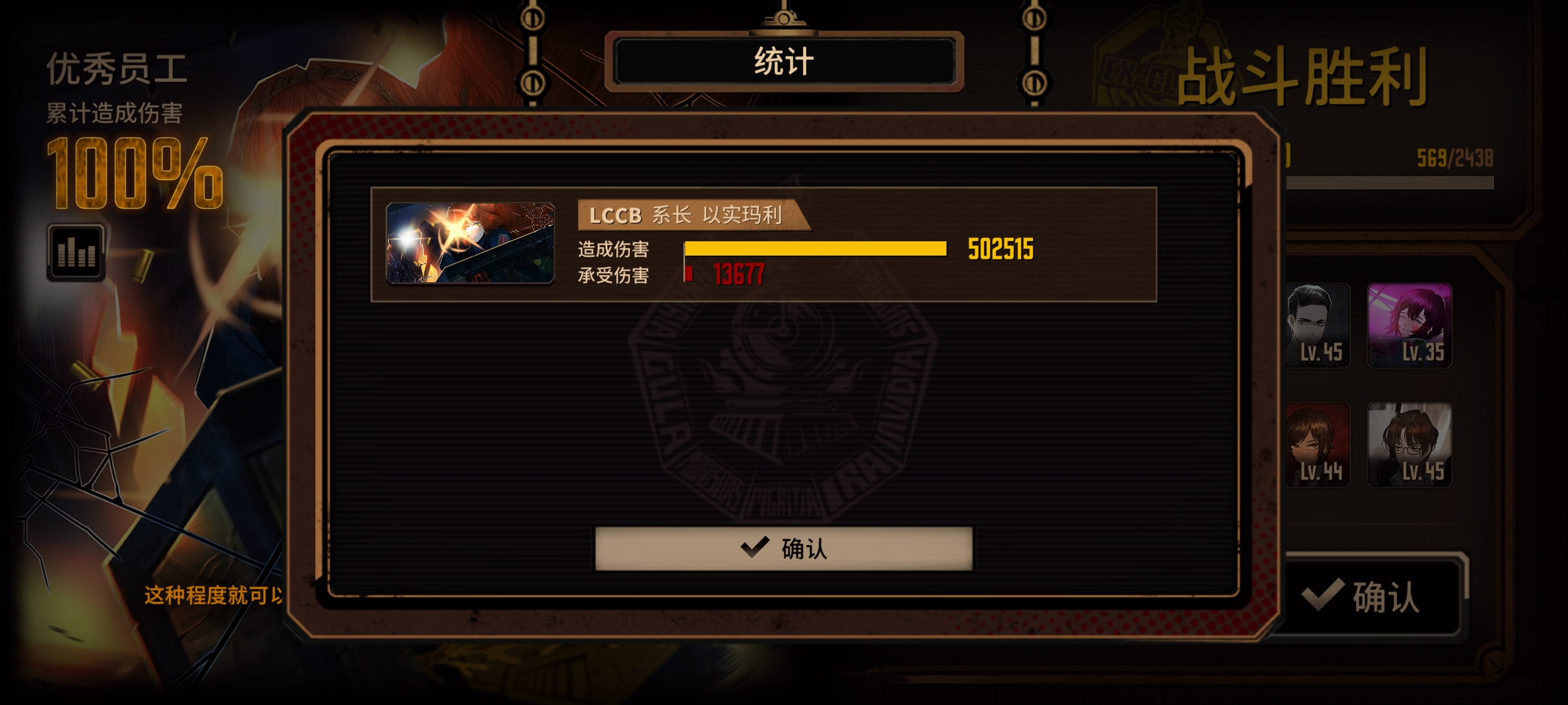Click the checkmark inside the panel 确认 button

pyautogui.click(x=754, y=548)
